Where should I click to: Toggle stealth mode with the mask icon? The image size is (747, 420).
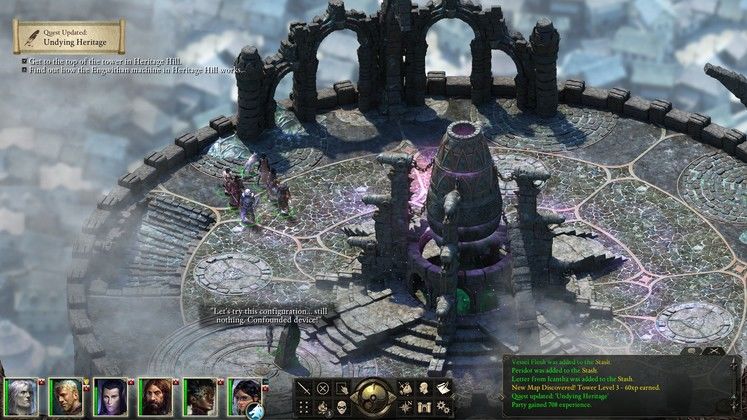(x=341, y=407)
